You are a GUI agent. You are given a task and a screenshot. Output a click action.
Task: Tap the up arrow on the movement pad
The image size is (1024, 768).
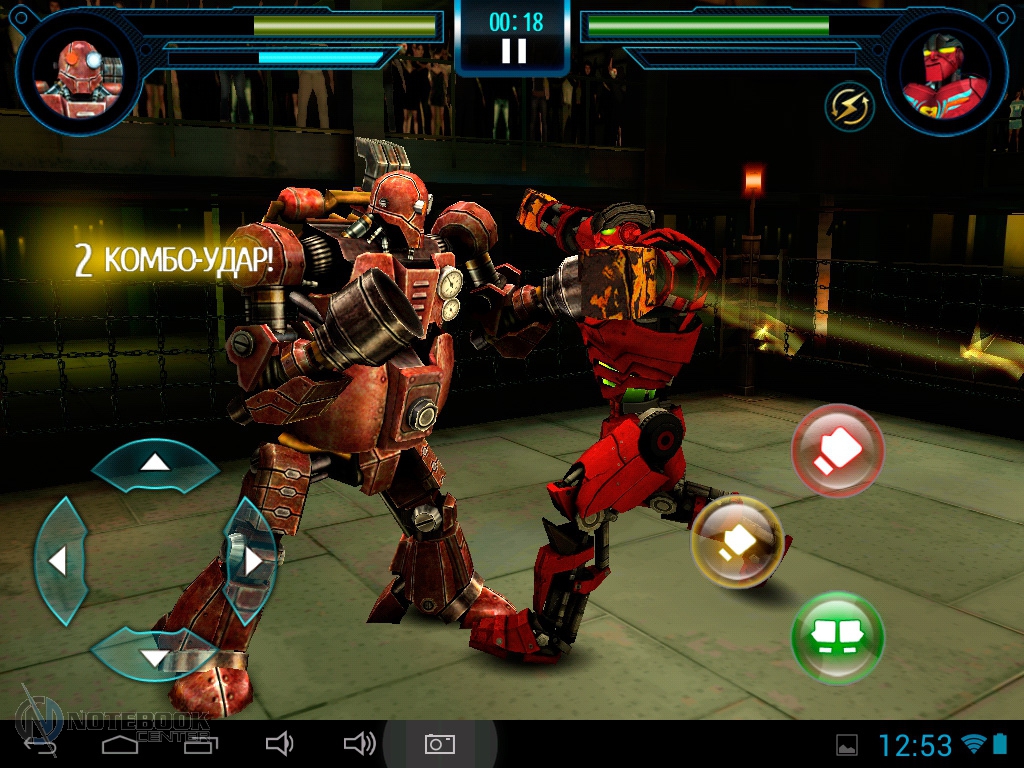[154, 463]
